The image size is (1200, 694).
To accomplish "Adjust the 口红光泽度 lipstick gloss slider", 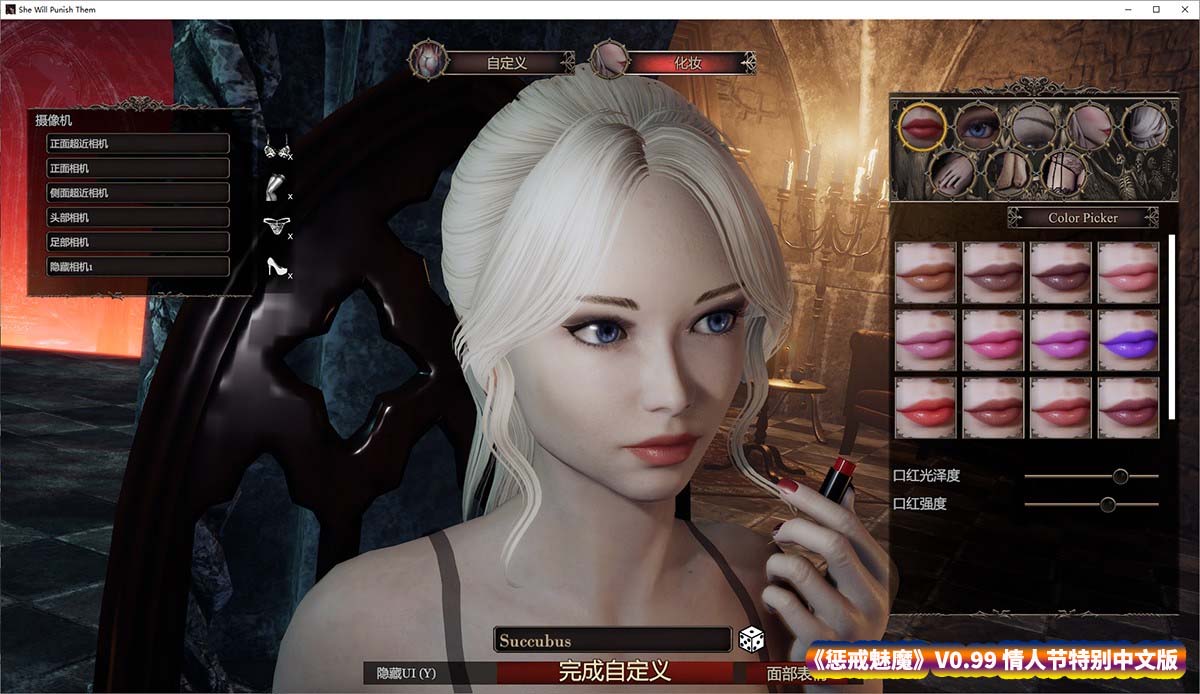I will (x=1120, y=476).
